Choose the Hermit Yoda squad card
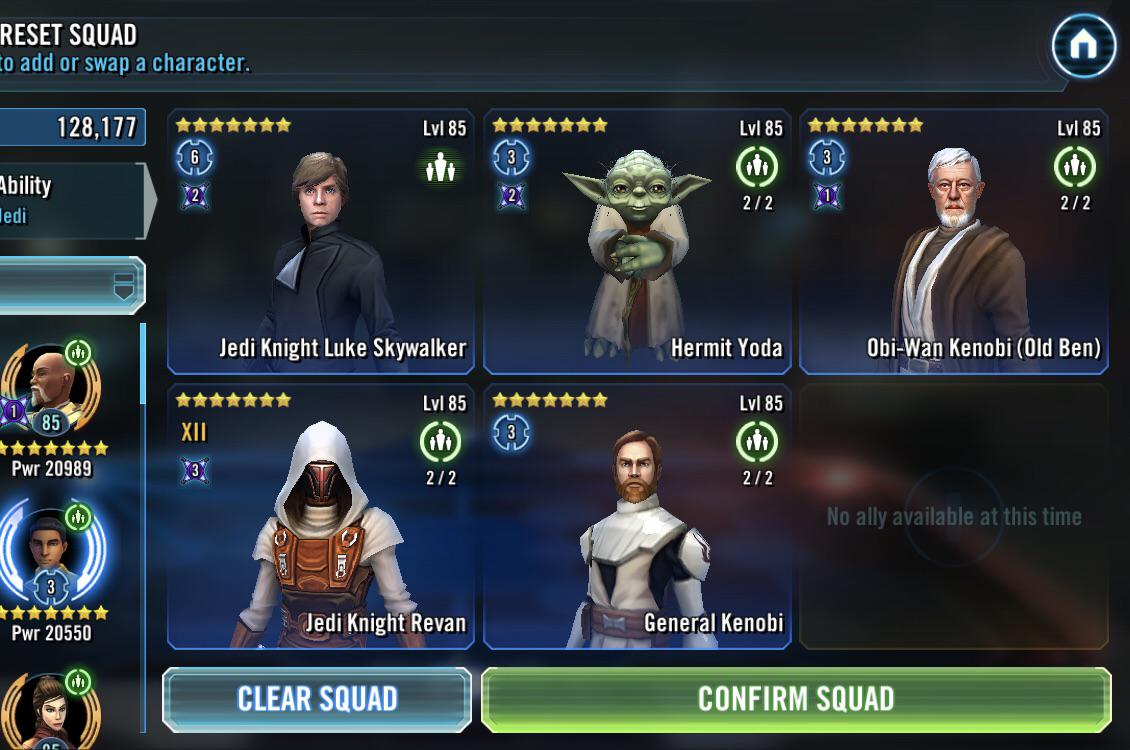 coord(637,242)
